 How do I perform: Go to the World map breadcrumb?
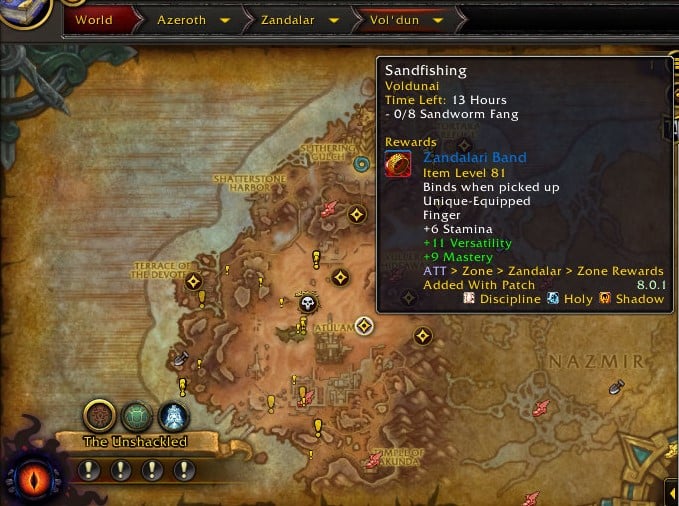pyautogui.click(x=93, y=19)
